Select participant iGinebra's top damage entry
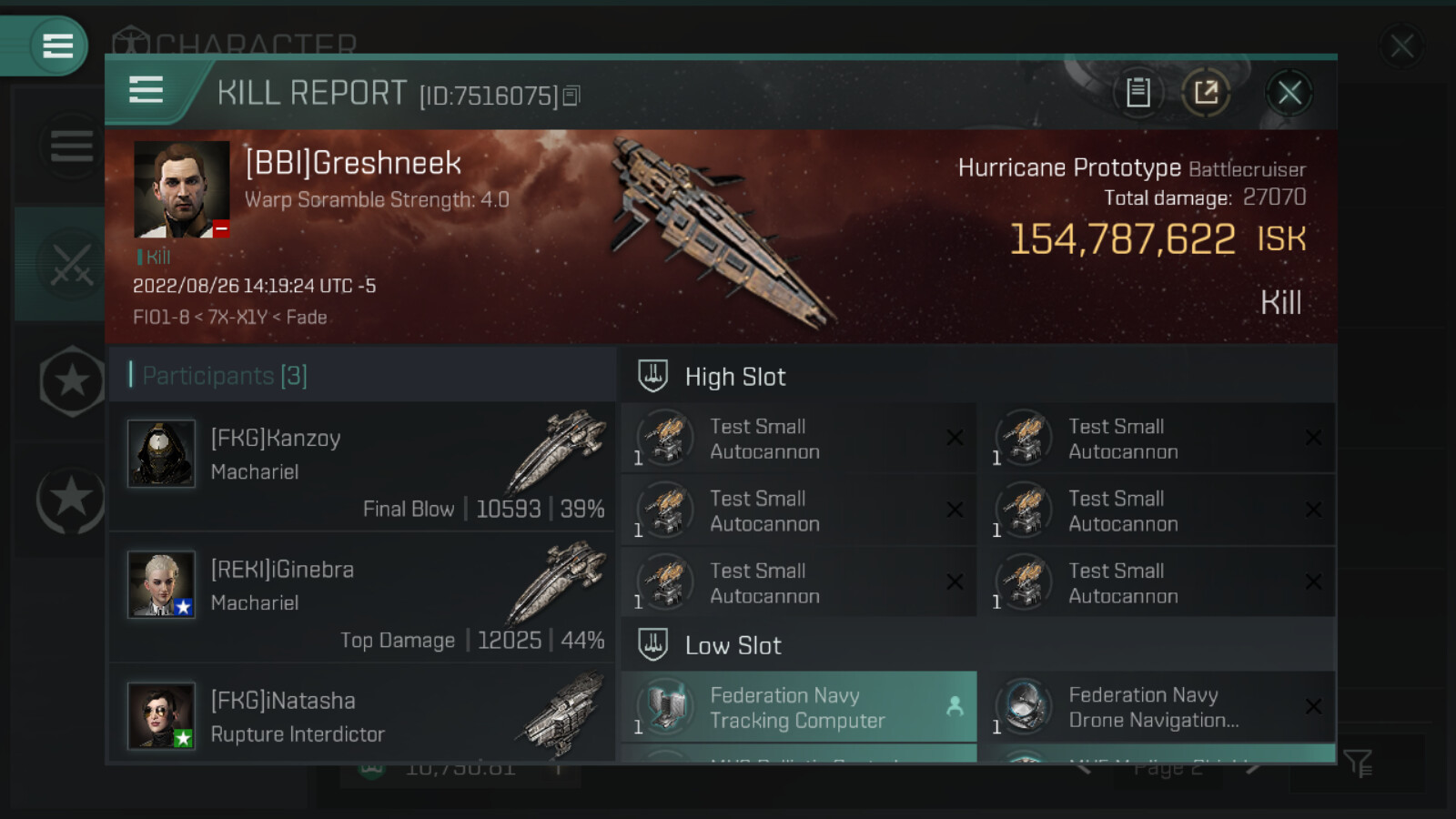The width and height of the screenshot is (1456, 819). [362, 598]
